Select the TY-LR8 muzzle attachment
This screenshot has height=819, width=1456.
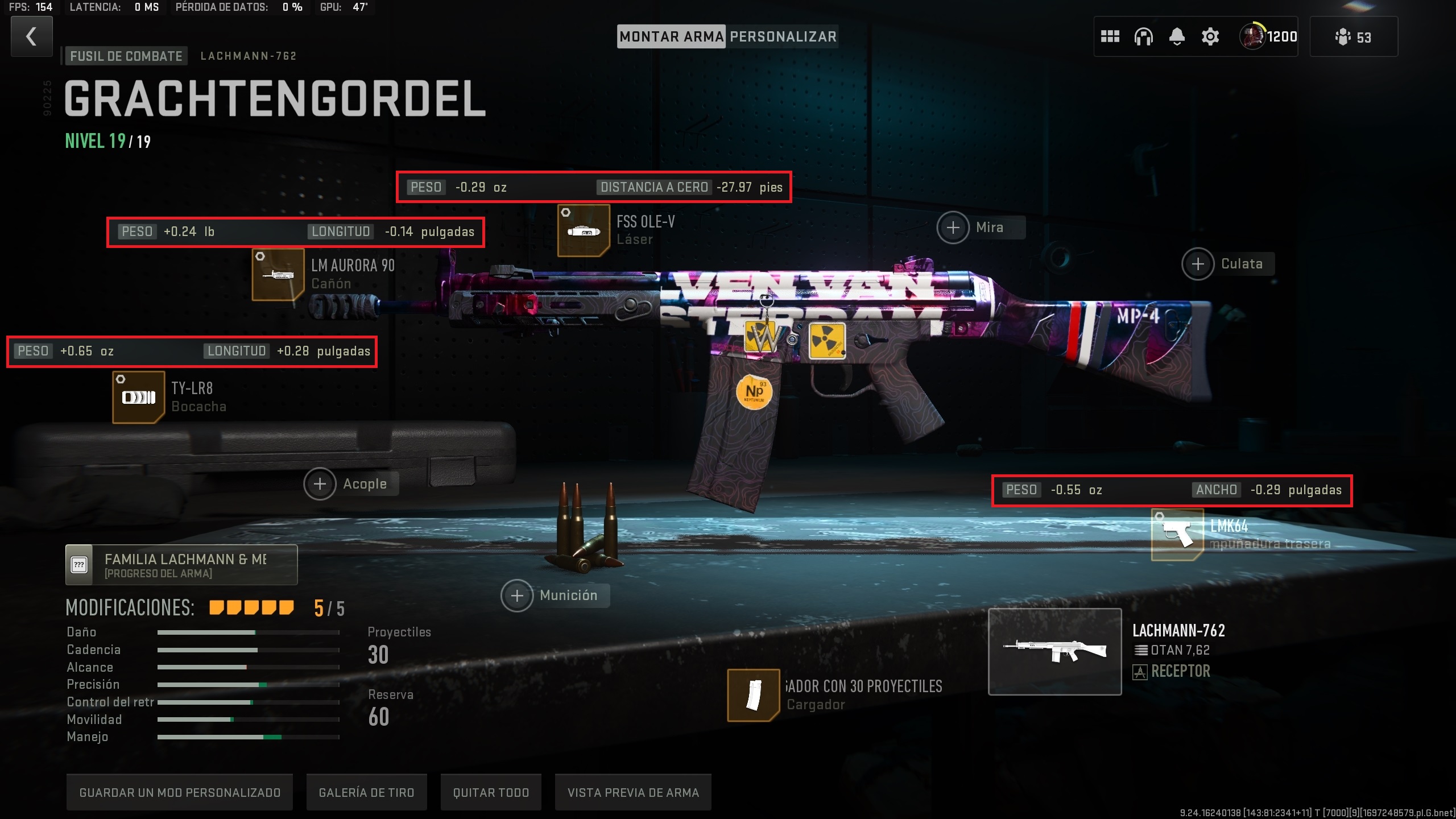click(139, 397)
